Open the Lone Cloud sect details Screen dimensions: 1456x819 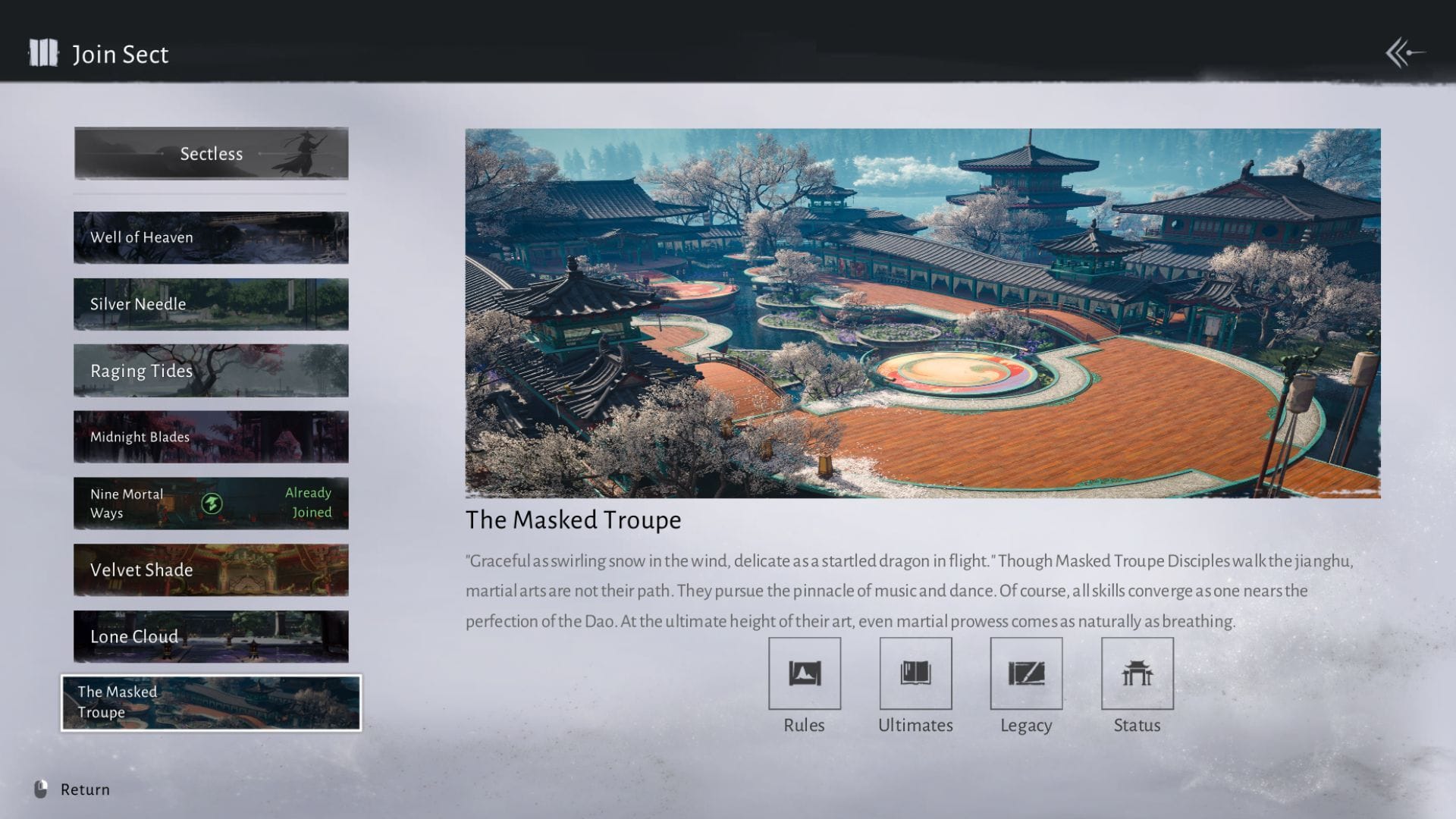[x=211, y=636]
